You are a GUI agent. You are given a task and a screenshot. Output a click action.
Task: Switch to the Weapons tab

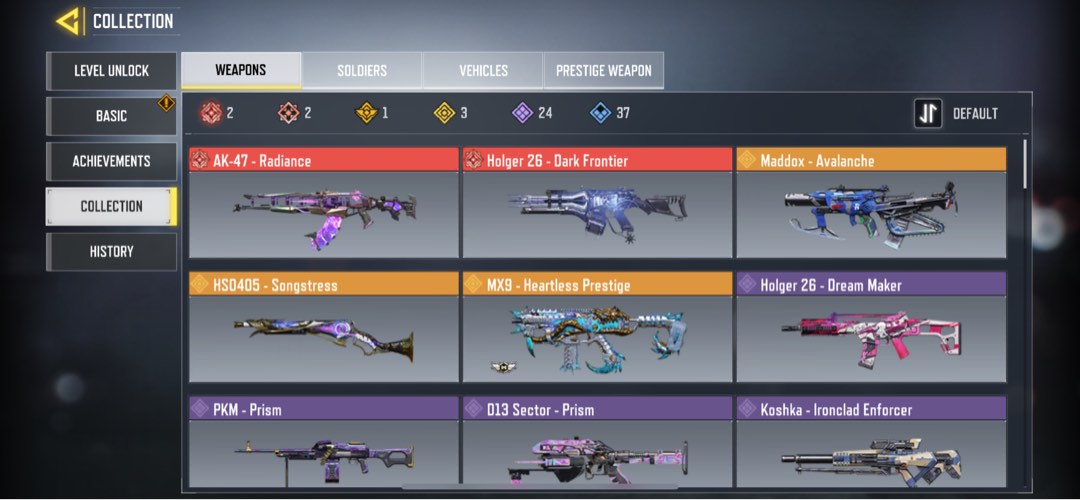pos(241,71)
